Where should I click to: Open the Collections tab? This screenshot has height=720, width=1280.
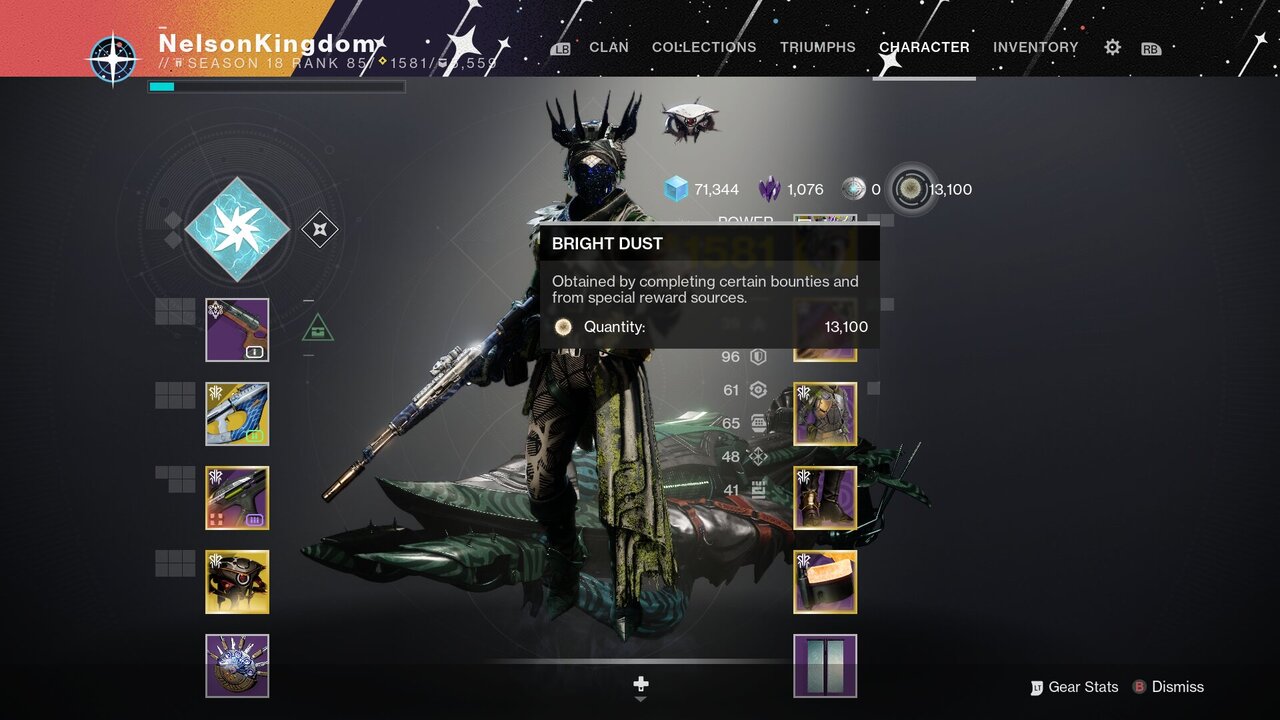point(704,47)
